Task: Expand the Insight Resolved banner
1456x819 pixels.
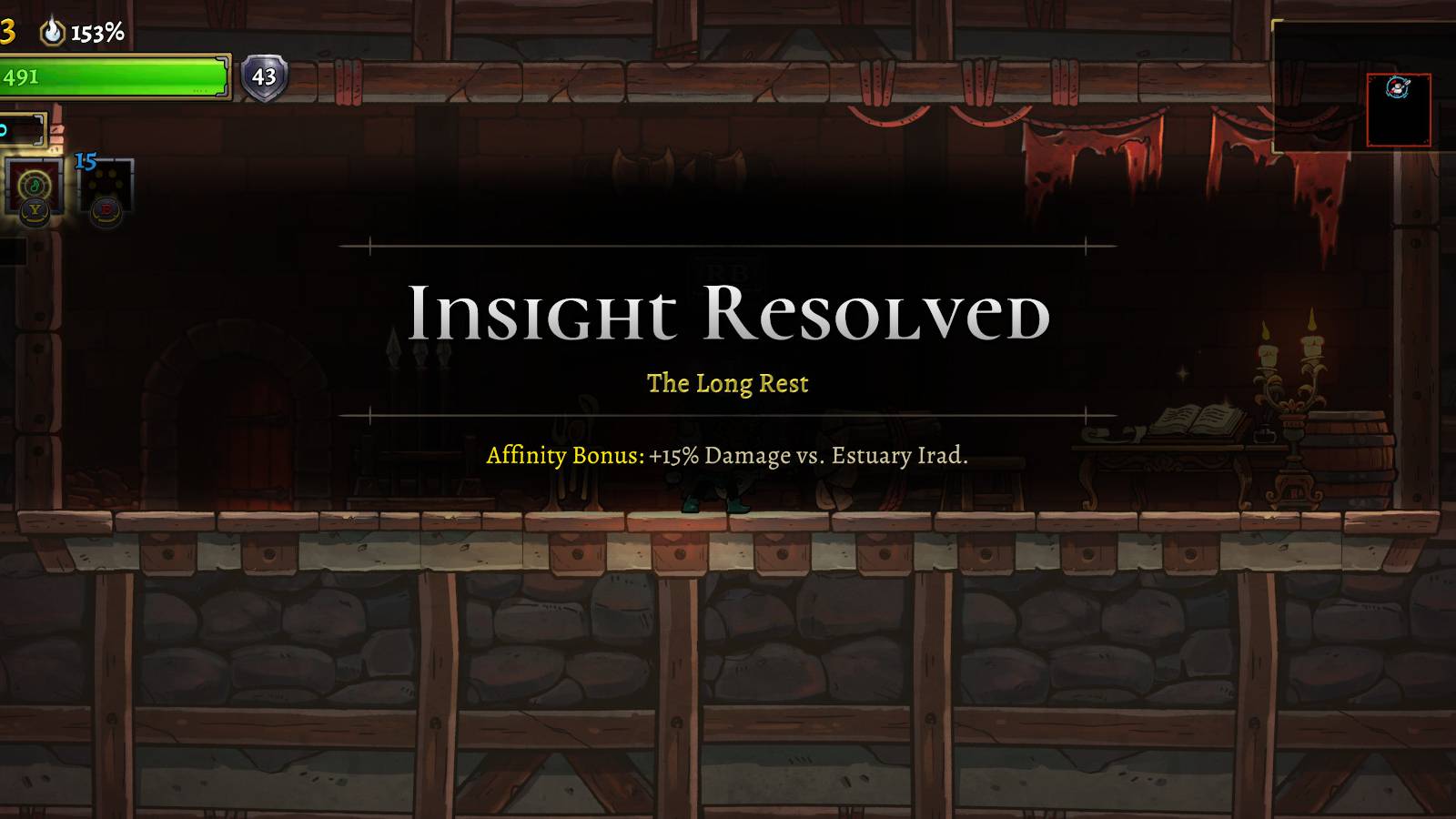Action: coord(728,314)
